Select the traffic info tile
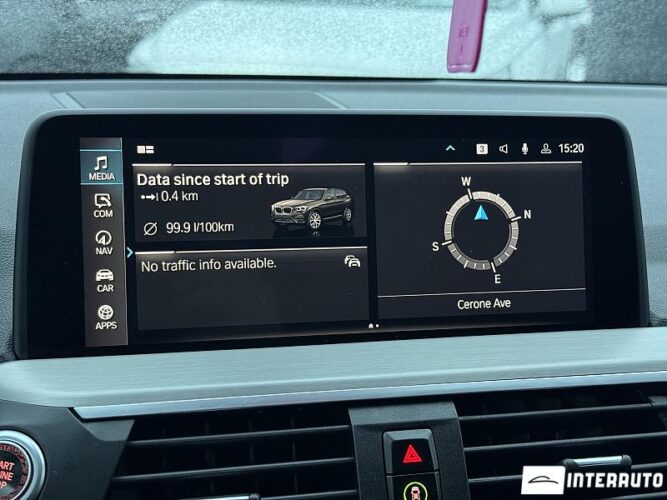 [x=250, y=286]
